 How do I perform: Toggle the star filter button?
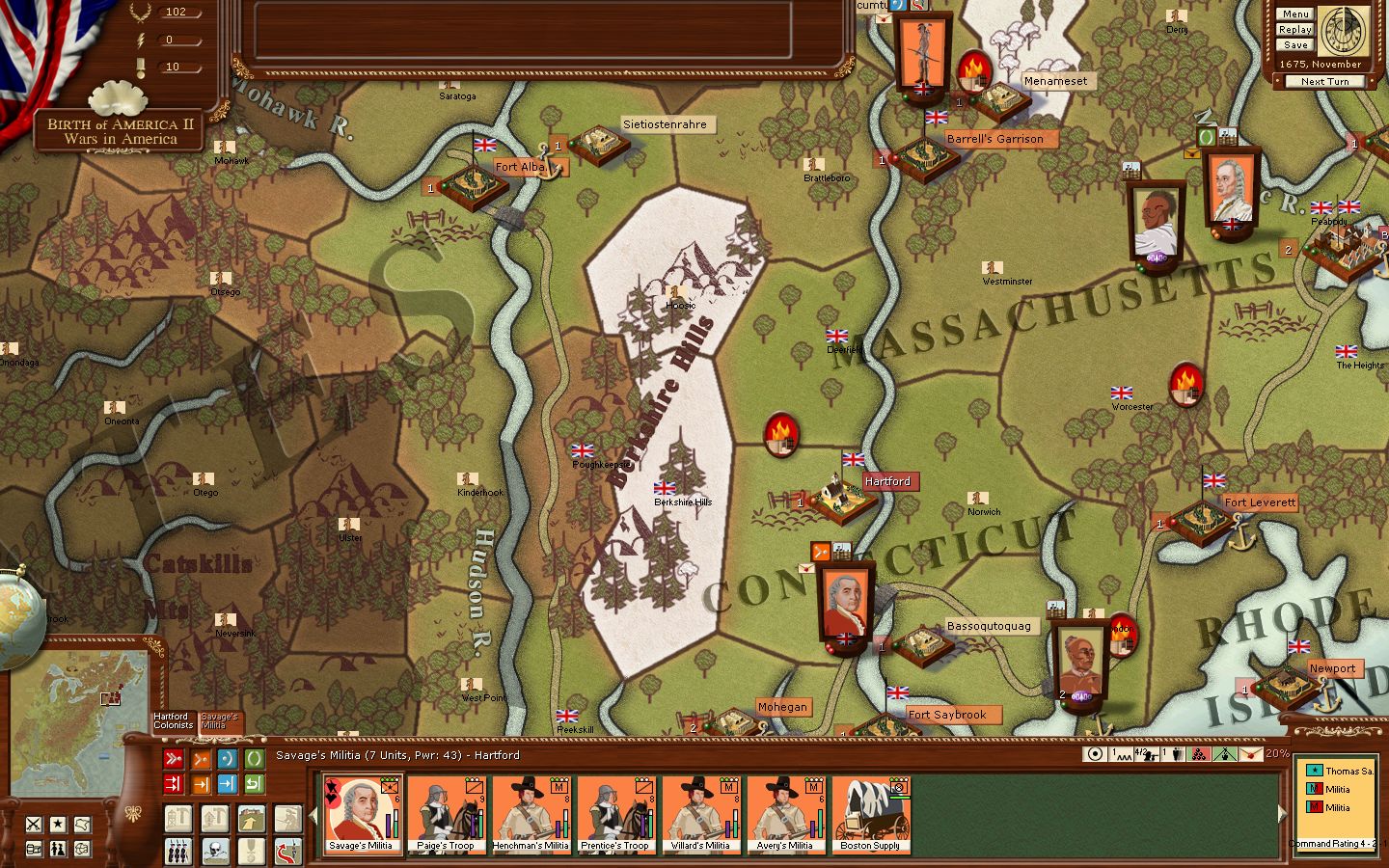[58, 825]
